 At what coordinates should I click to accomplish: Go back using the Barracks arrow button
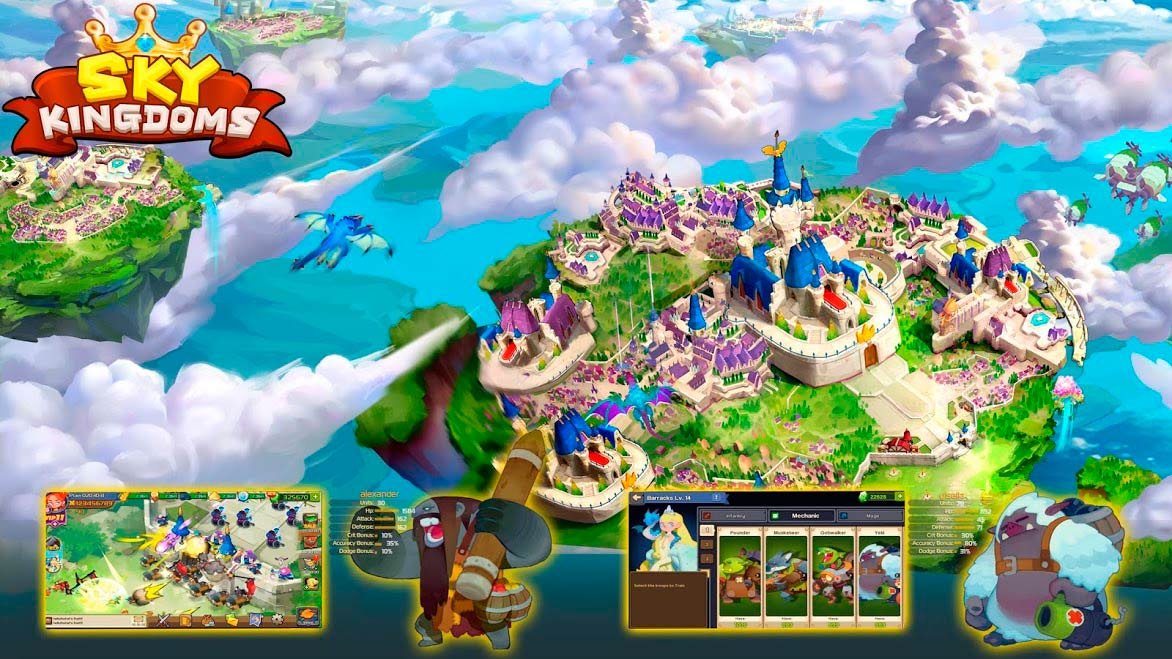click(636, 497)
